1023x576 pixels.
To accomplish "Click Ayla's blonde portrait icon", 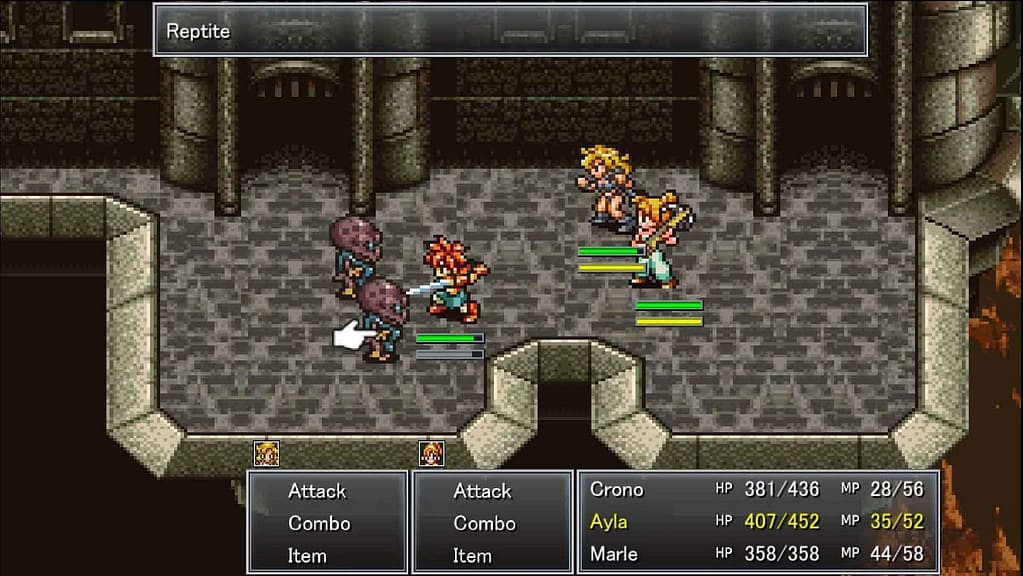I will coord(266,453).
